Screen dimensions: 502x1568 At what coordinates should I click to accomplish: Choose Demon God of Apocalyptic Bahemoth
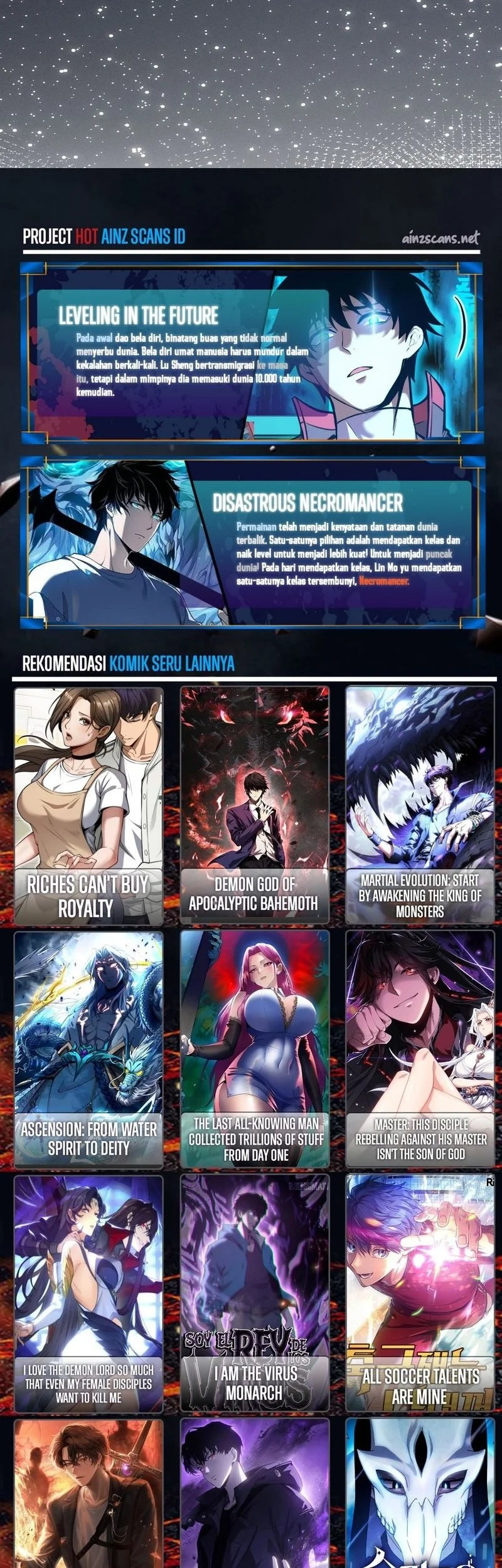[x=255, y=806]
